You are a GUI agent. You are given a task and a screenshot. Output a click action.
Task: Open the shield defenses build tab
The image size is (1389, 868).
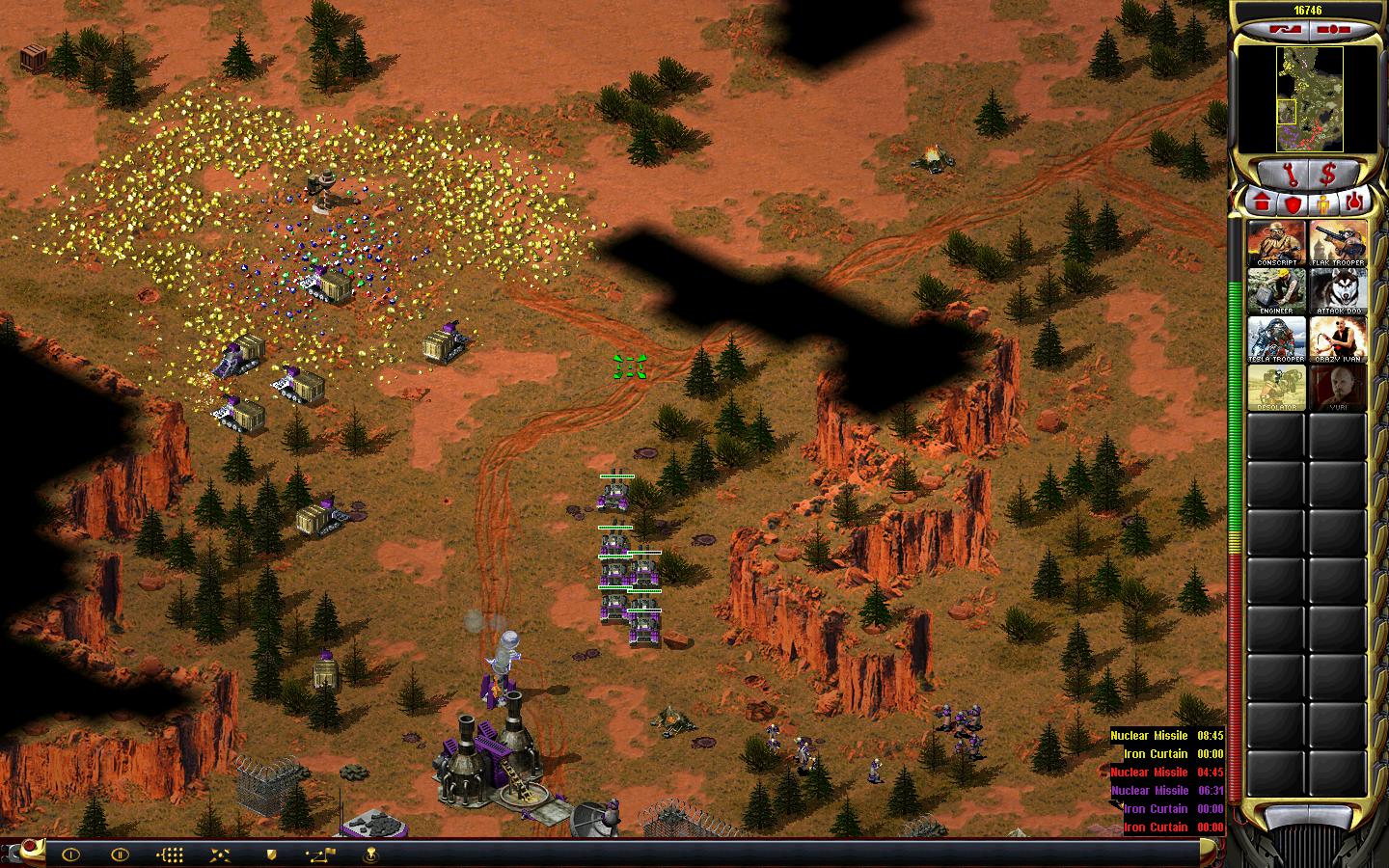(1293, 203)
